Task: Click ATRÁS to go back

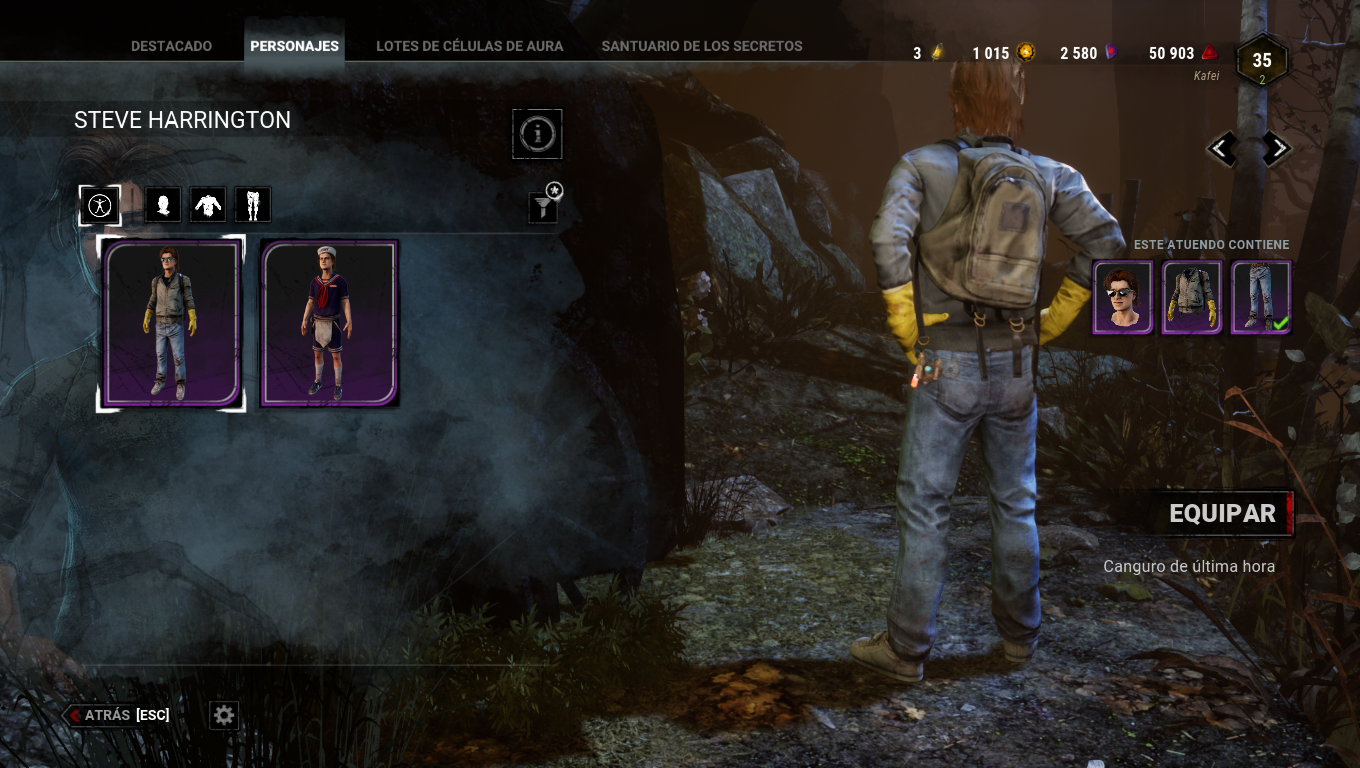Action: click(x=105, y=715)
